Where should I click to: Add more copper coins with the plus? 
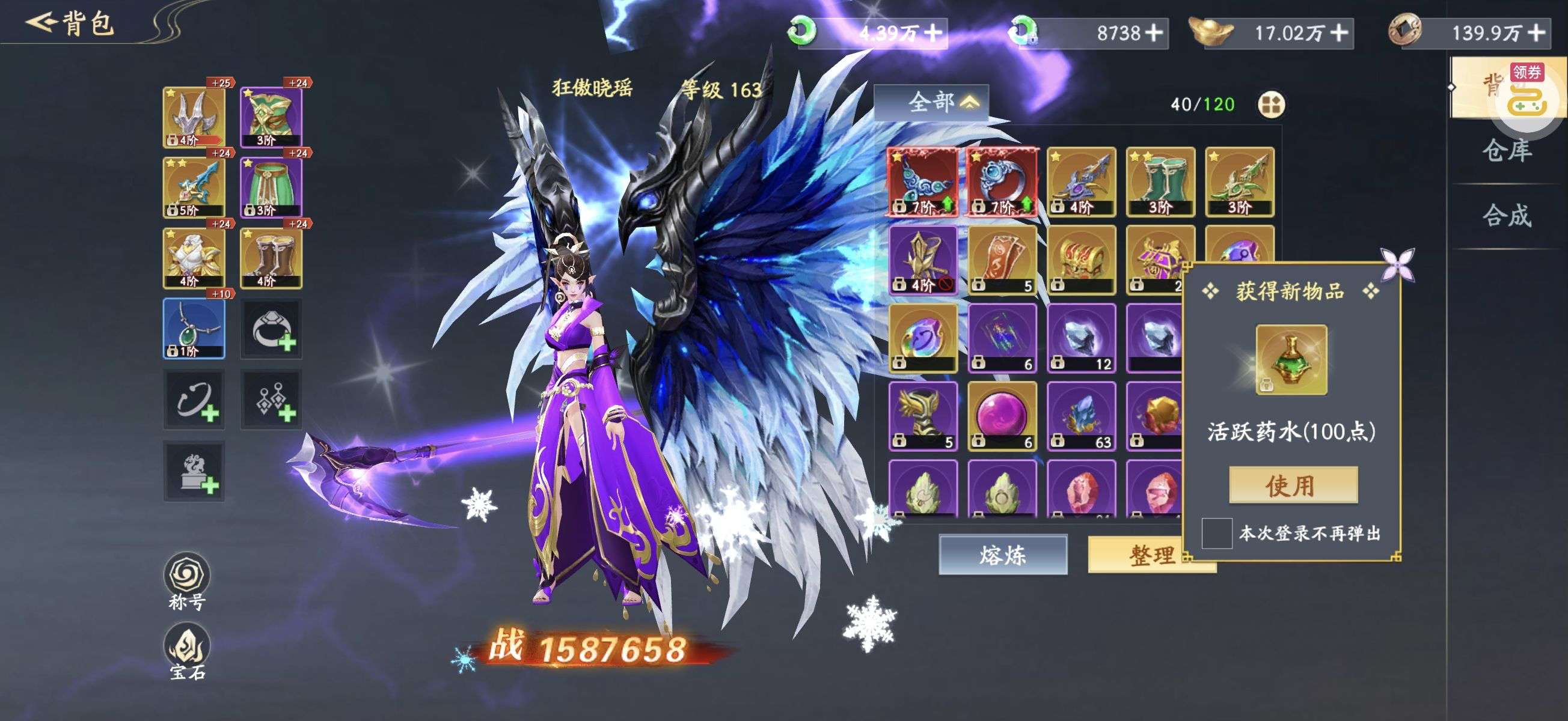[1536, 32]
